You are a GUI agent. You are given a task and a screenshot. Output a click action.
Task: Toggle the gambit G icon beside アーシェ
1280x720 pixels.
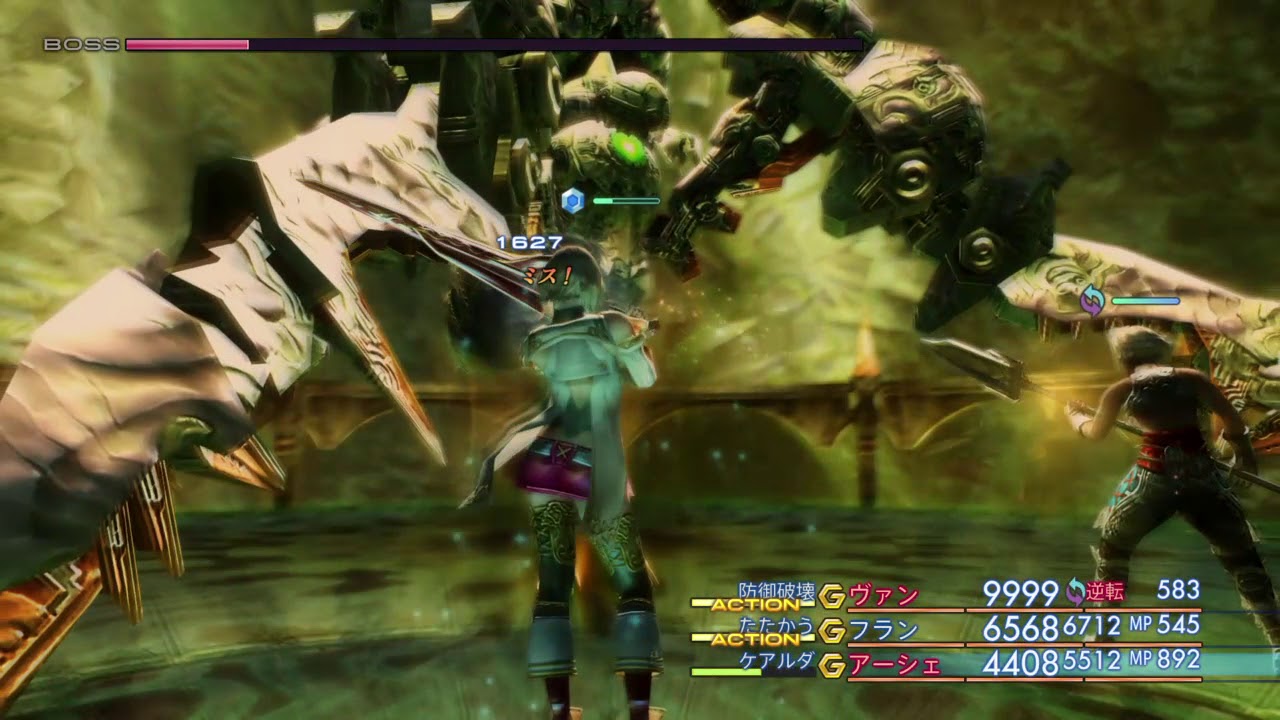pyautogui.click(x=831, y=664)
